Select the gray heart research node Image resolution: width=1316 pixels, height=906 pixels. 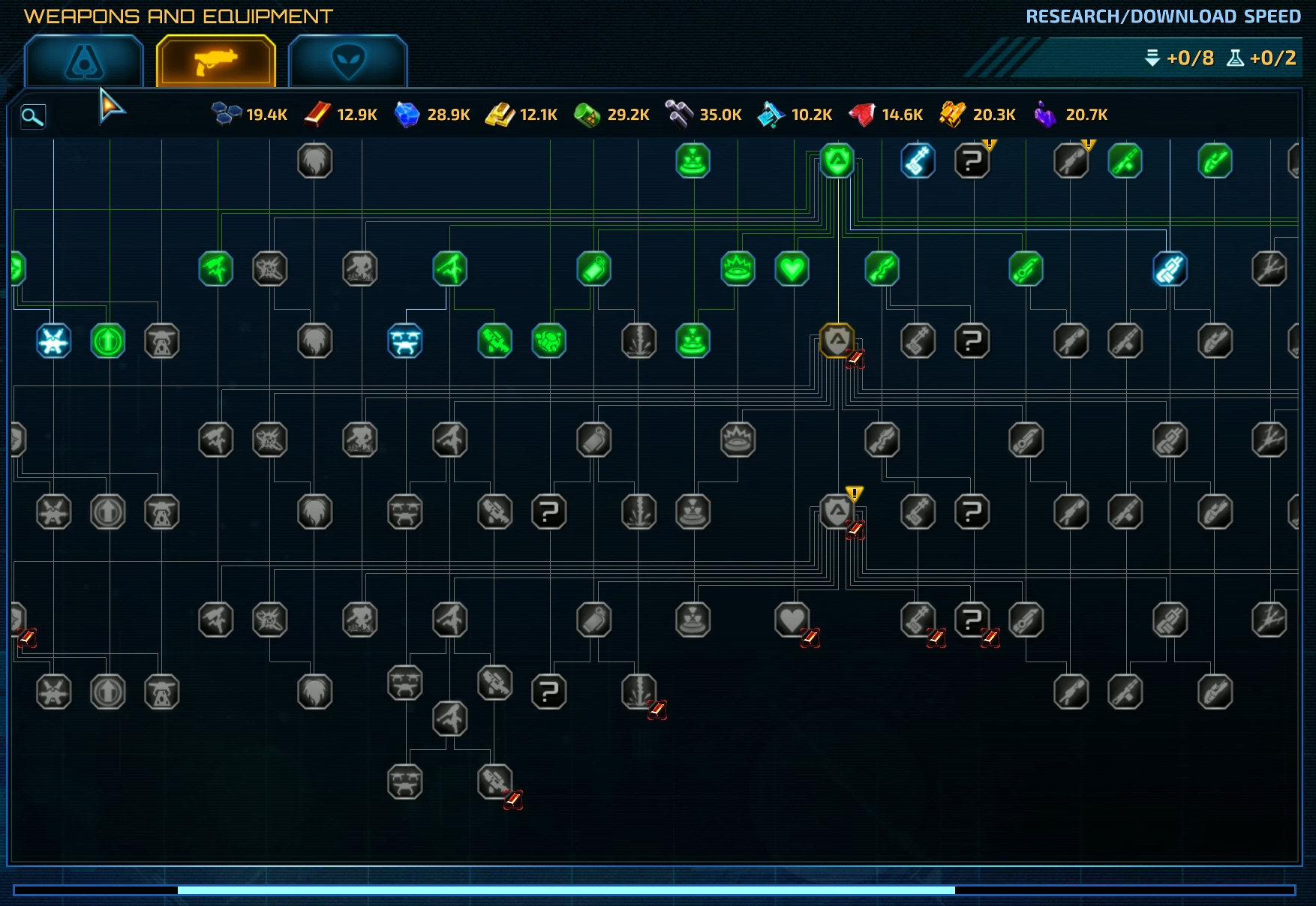pyautogui.click(x=792, y=620)
